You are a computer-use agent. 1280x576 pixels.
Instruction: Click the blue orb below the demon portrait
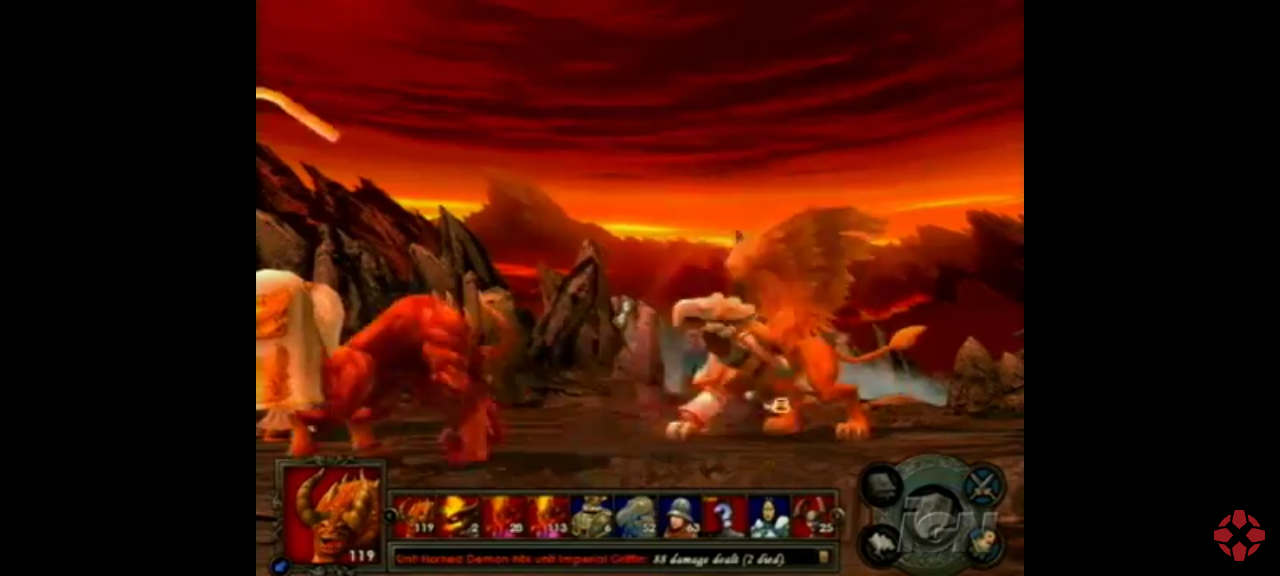(279, 566)
